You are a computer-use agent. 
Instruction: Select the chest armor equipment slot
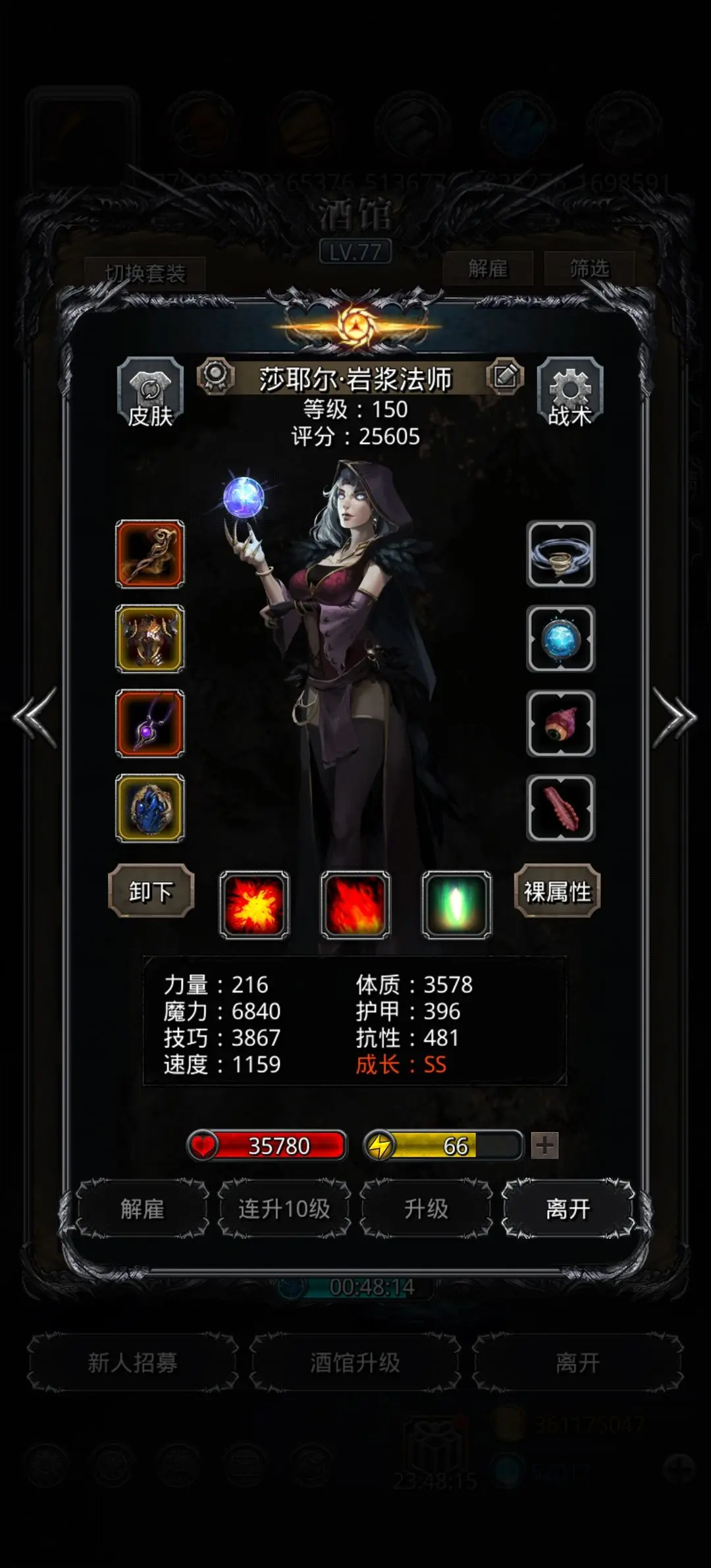click(150, 639)
